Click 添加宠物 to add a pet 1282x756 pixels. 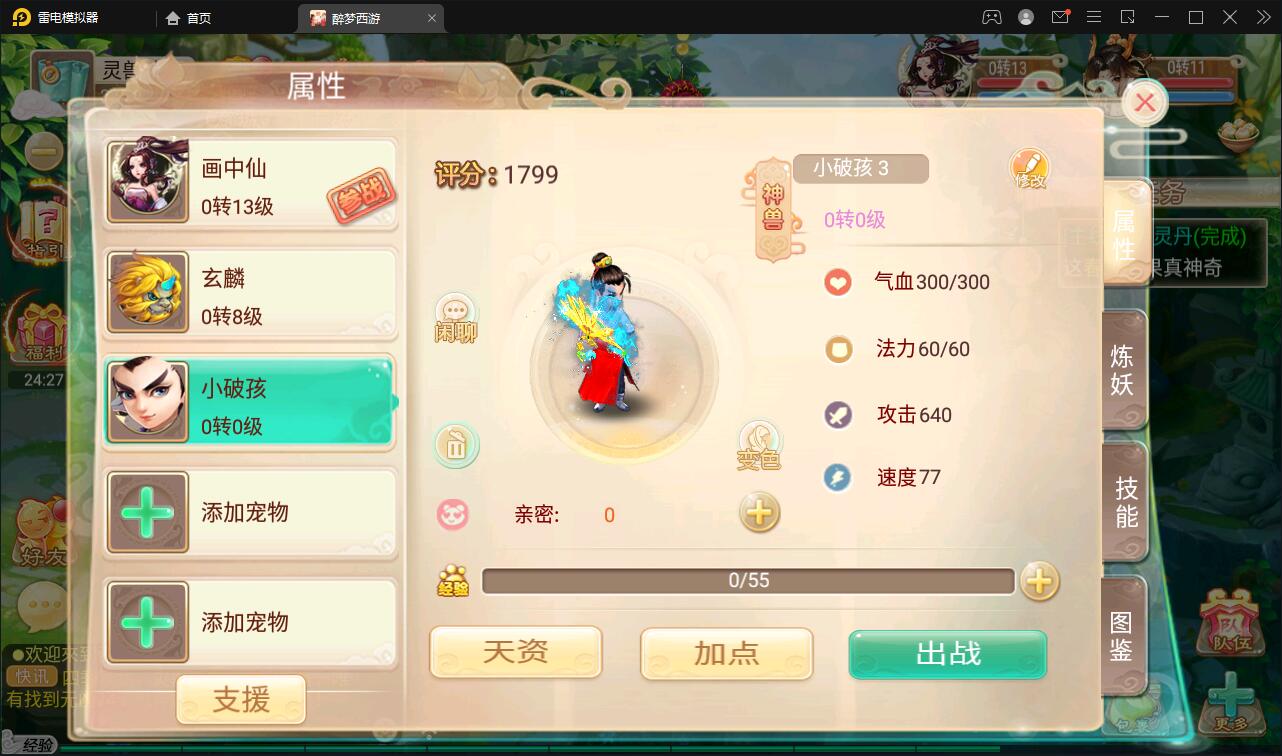point(248,513)
